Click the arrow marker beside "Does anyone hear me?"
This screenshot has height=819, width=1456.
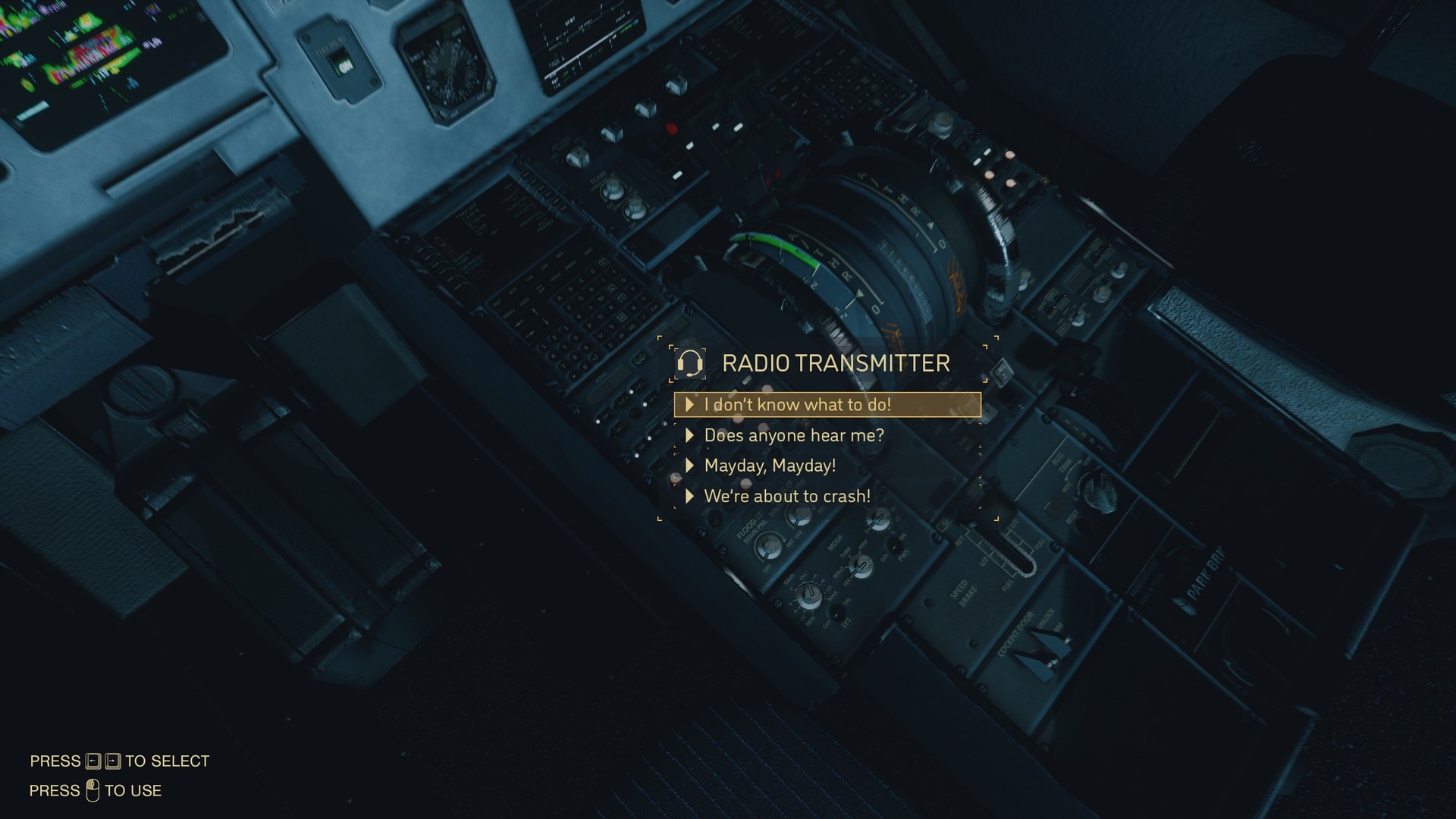click(691, 435)
